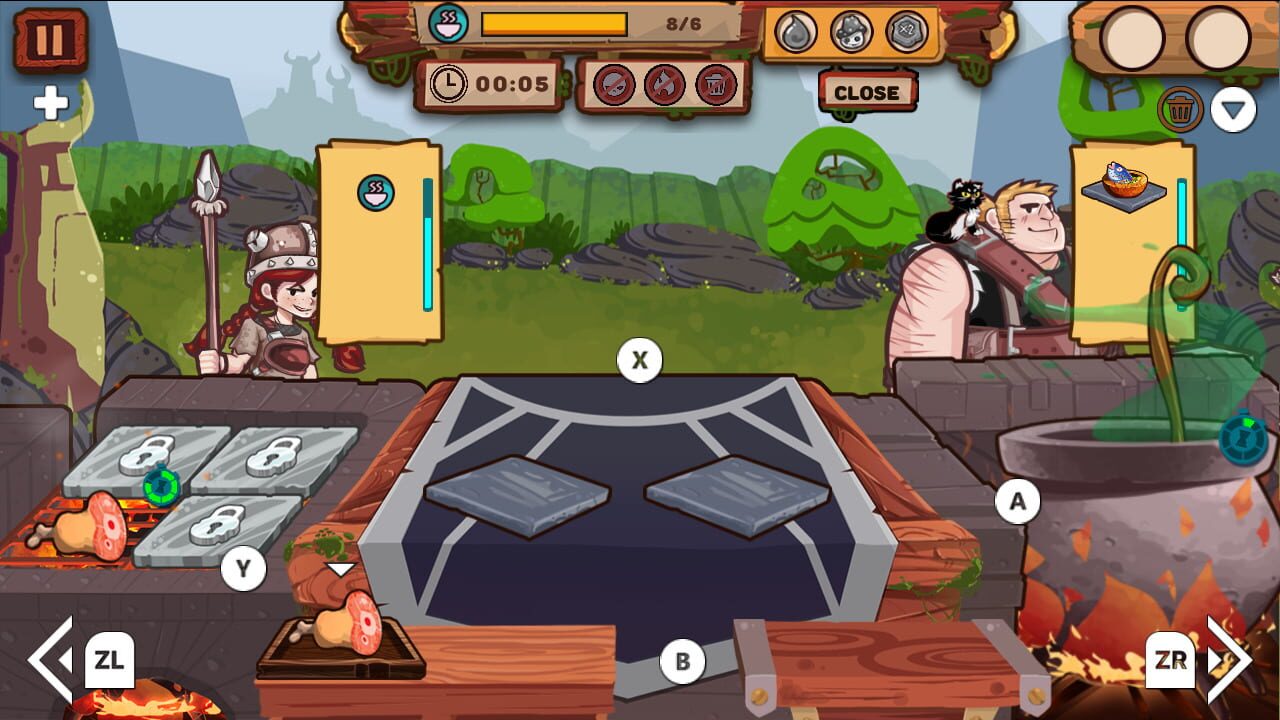Click the crossed-out fire warning icon

point(664,85)
